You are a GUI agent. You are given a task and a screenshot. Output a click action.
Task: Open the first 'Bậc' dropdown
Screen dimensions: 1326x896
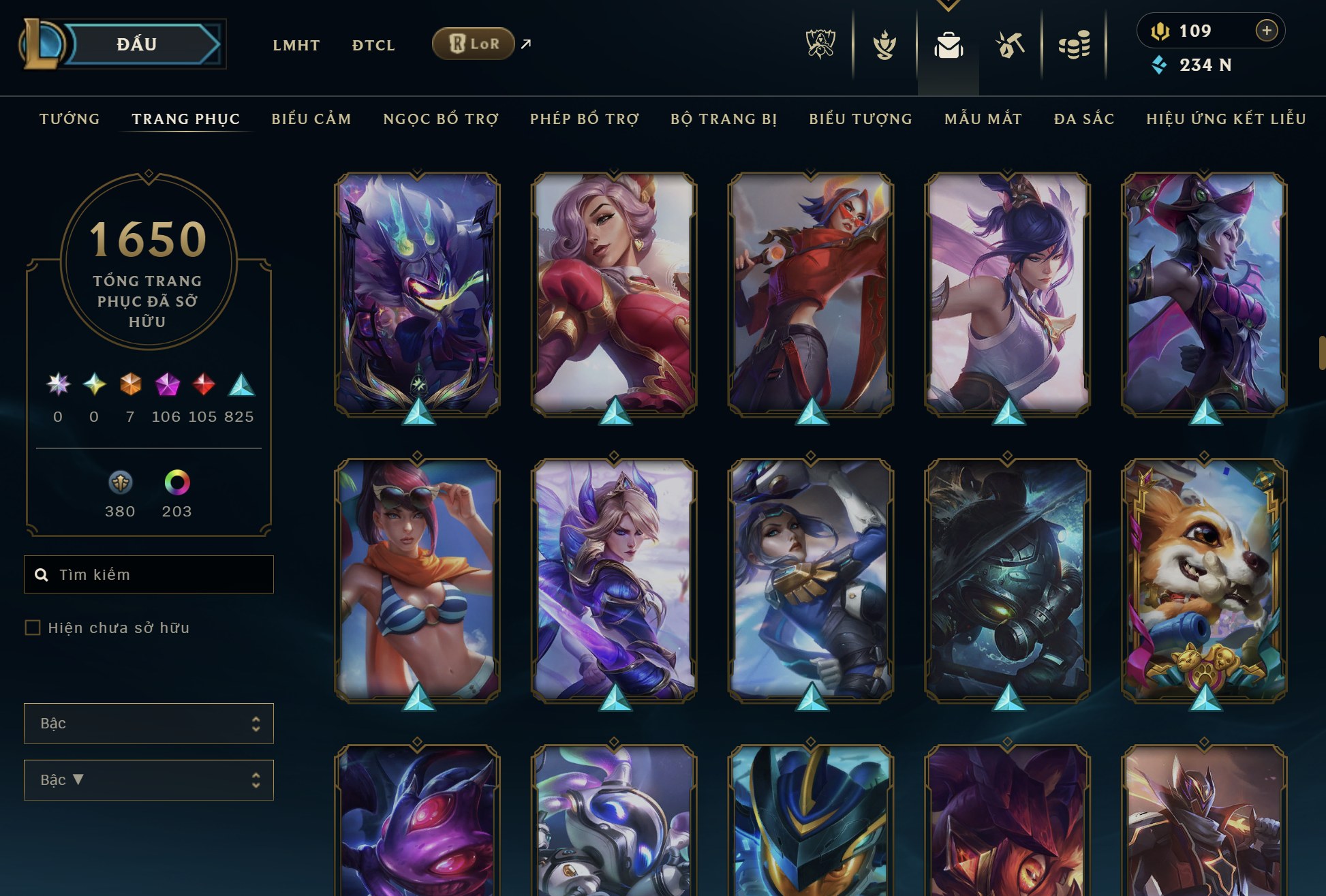[148, 723]
